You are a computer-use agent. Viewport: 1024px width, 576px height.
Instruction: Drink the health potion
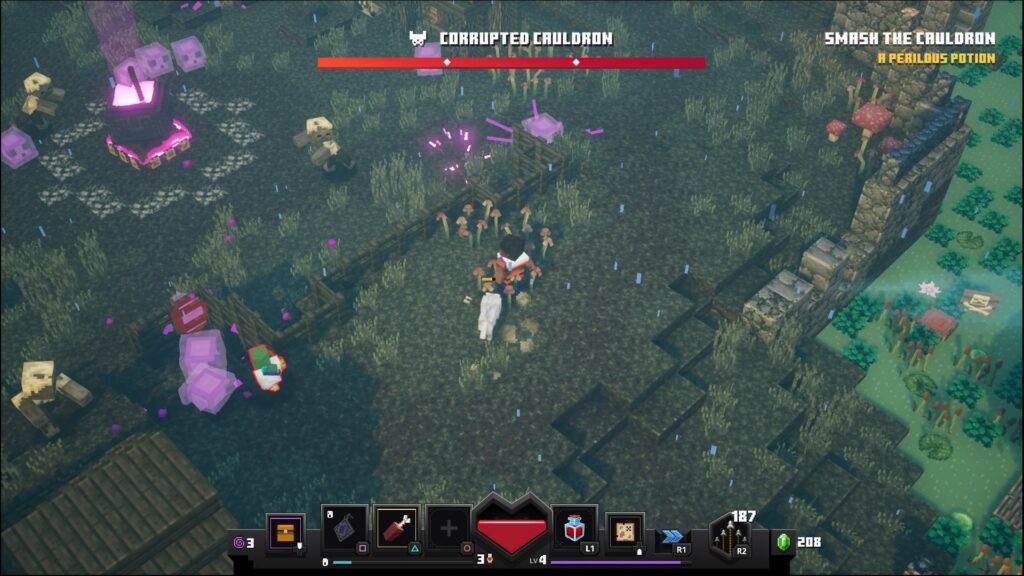coord(575,529)
